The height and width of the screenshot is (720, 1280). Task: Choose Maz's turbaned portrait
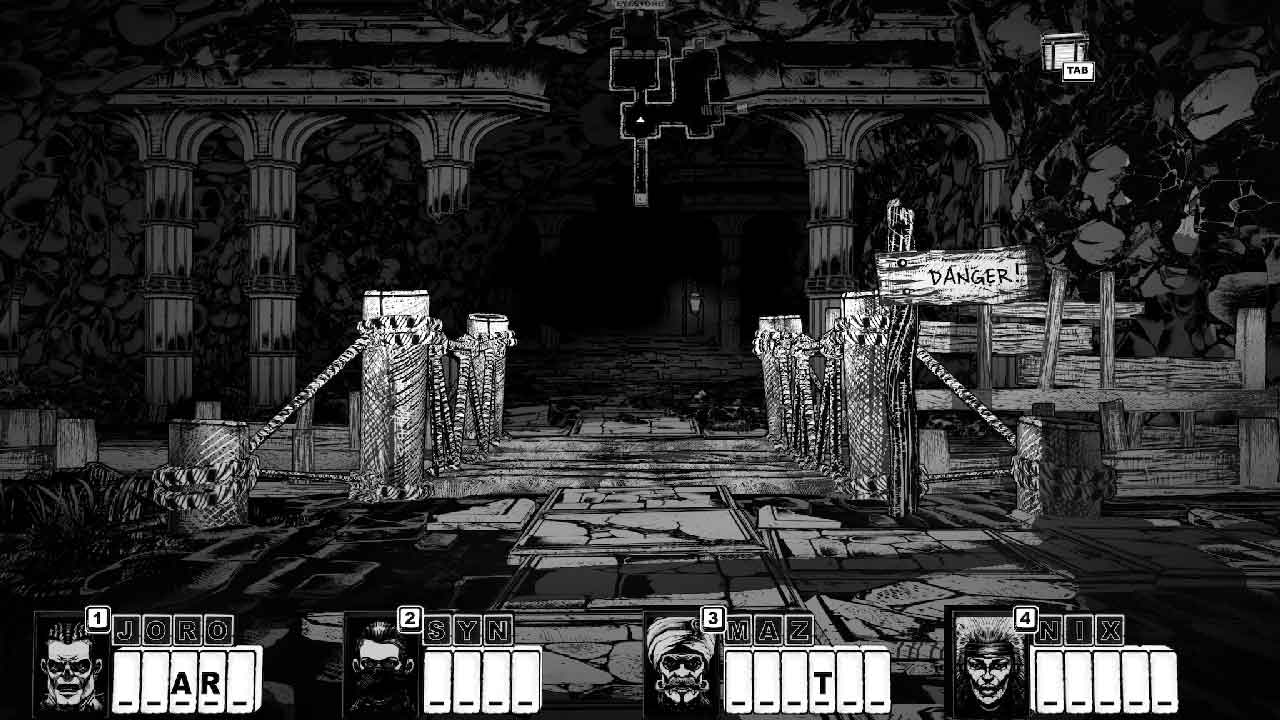pos(683,667)
